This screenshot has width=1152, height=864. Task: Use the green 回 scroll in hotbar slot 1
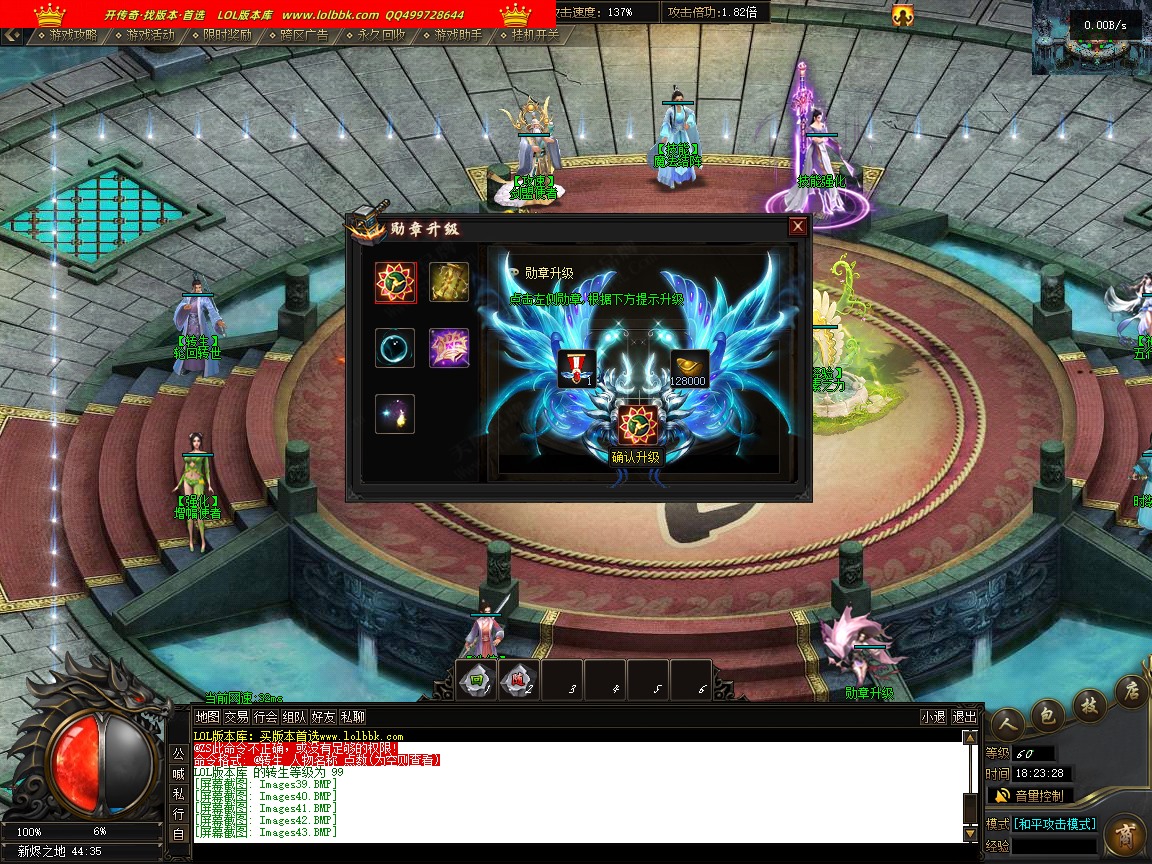(477, 680)
